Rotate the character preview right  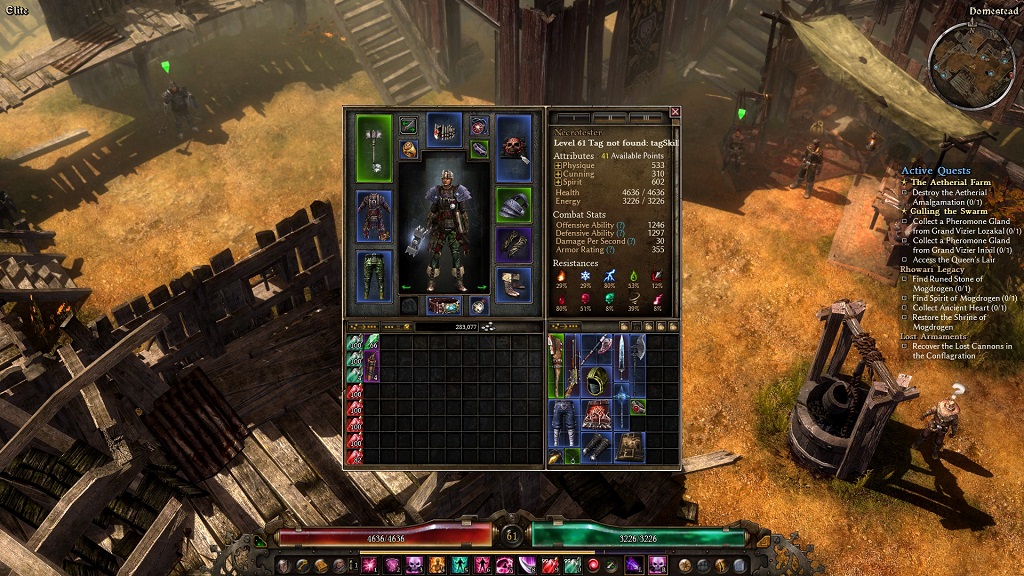[482, 288]
